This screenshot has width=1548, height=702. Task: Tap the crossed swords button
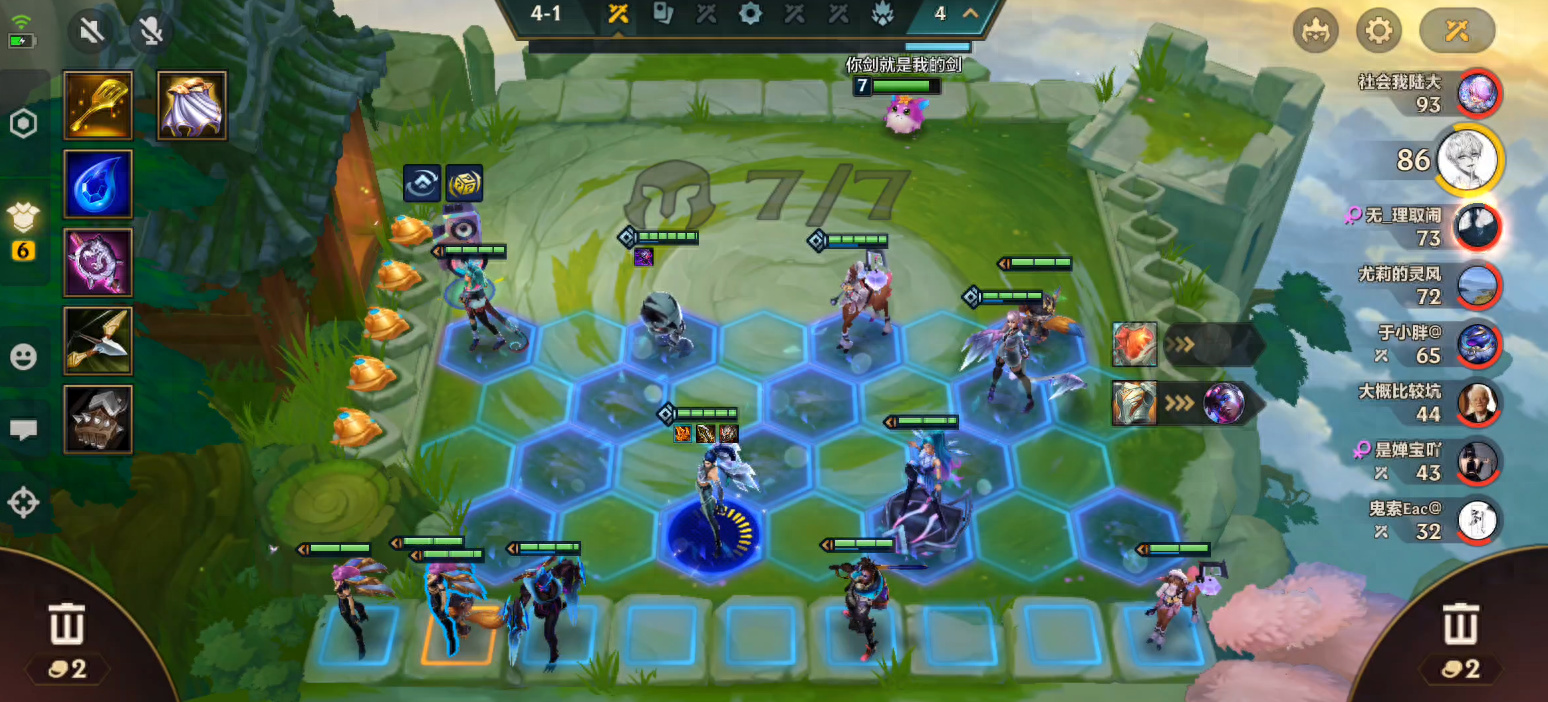coord(1456,31)
